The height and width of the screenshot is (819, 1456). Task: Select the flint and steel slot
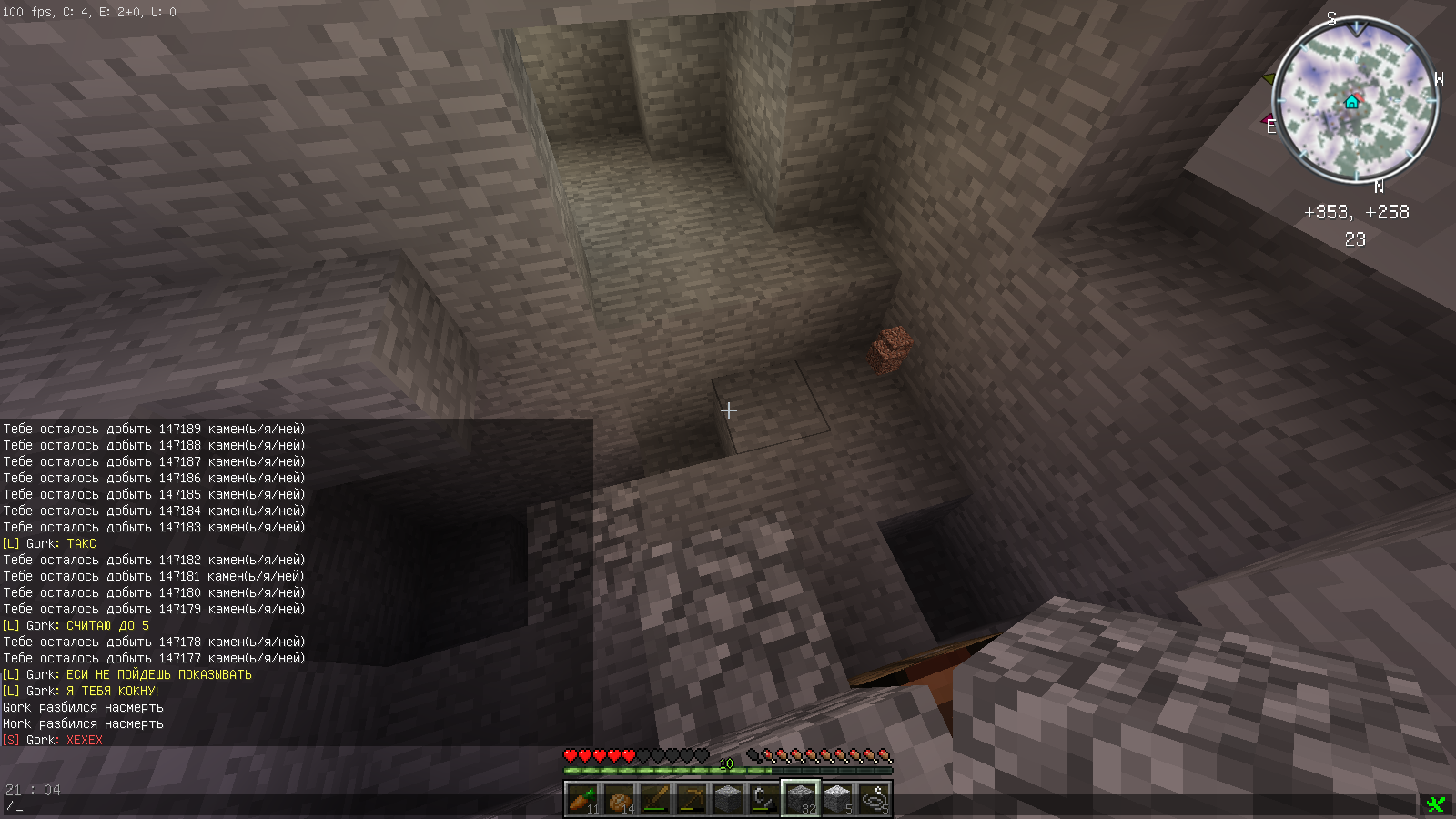(764, 799)
